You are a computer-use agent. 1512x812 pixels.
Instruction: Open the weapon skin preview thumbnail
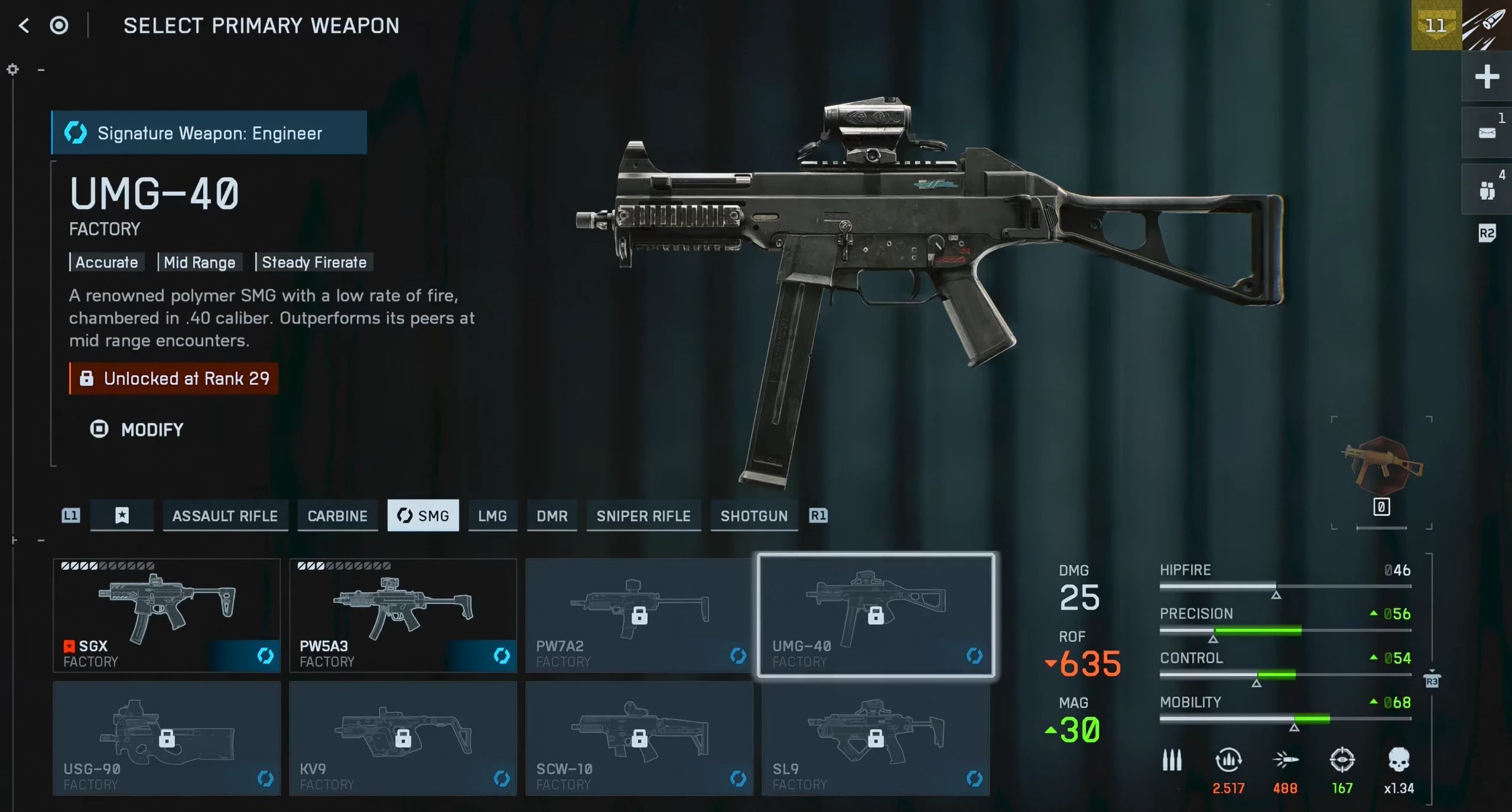pos(1381,467)
